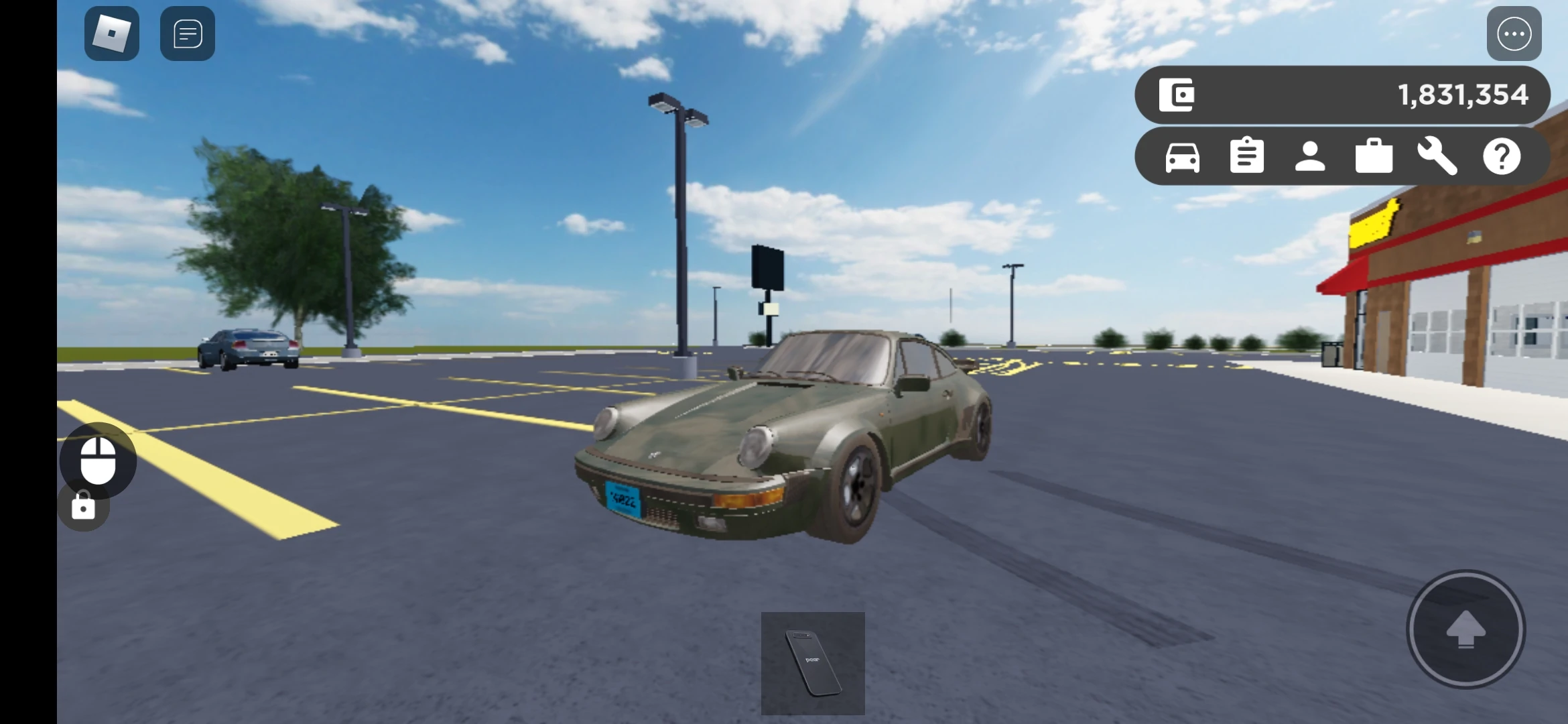The height and width of the screenshot is (724, 1568).
Task: Open the chat window
Action: [x=187, y=33]
